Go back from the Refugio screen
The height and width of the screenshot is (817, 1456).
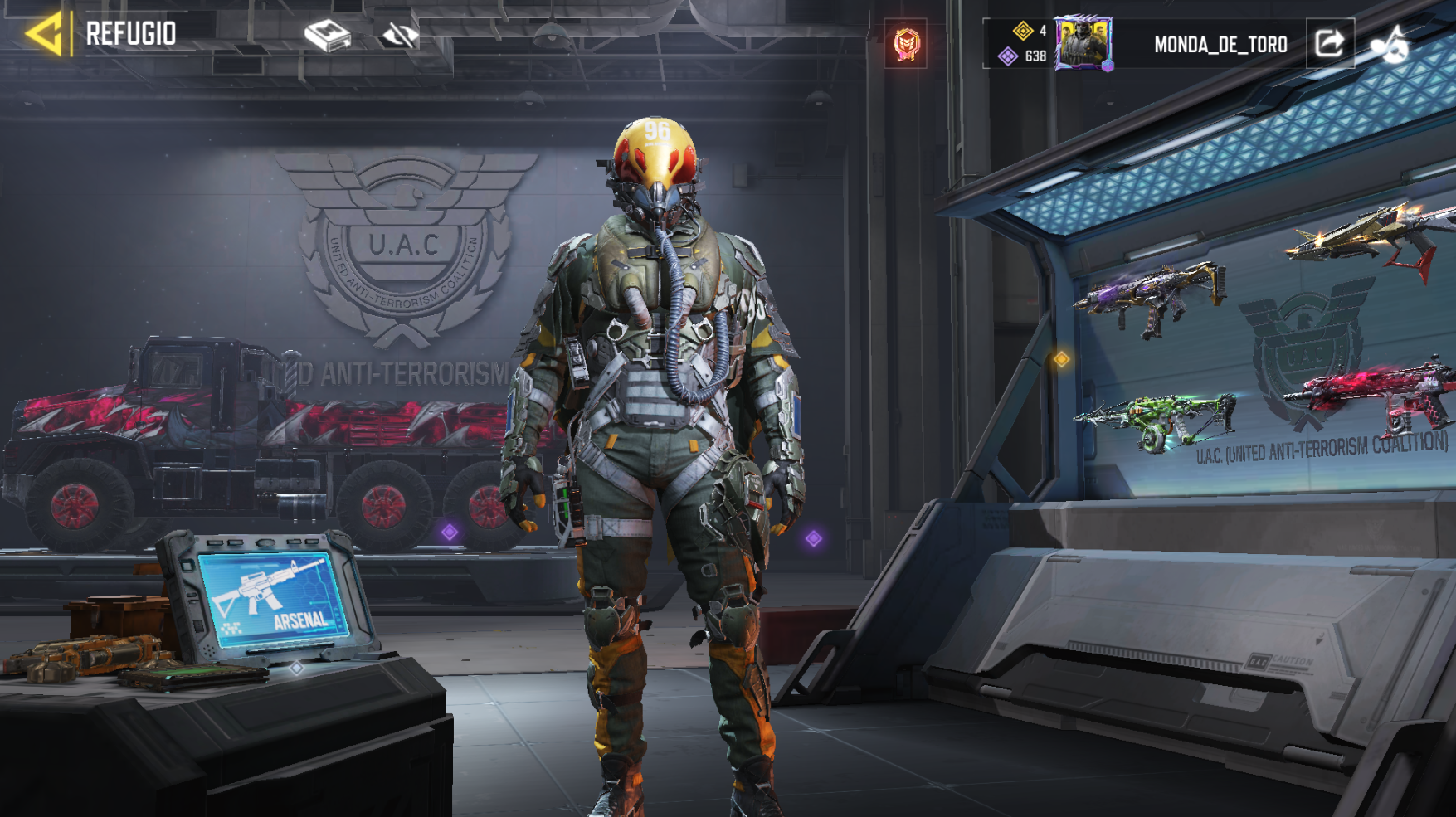(45, 34)
